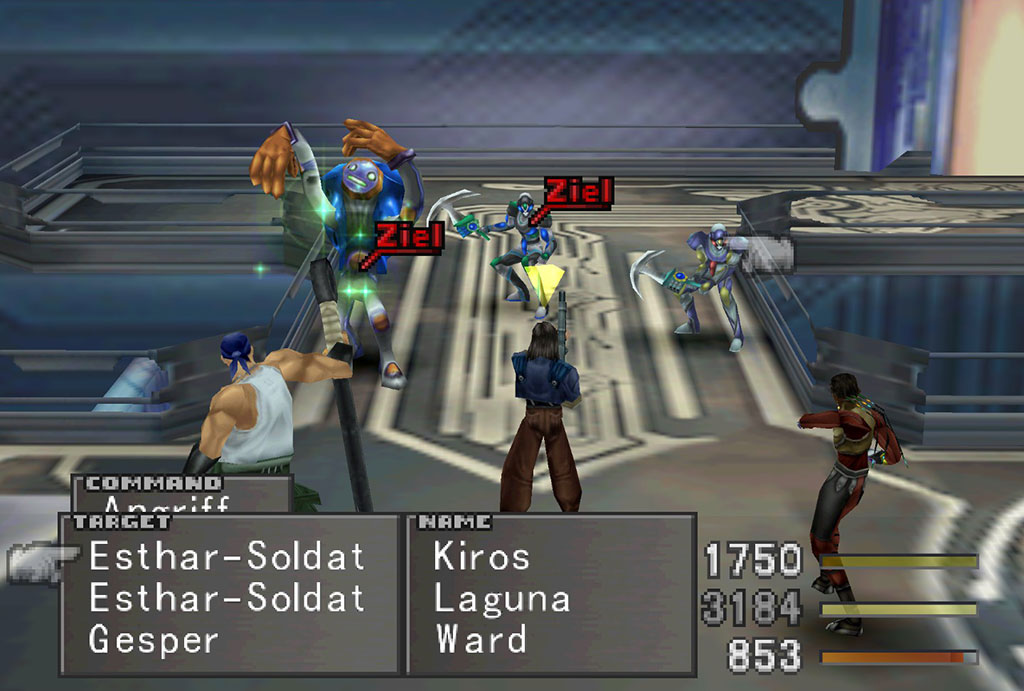This screenshot has height=691, width=1024.
Task: Choose the Esthar-Soldat entry beside the hand cursor
Action: 227,557
